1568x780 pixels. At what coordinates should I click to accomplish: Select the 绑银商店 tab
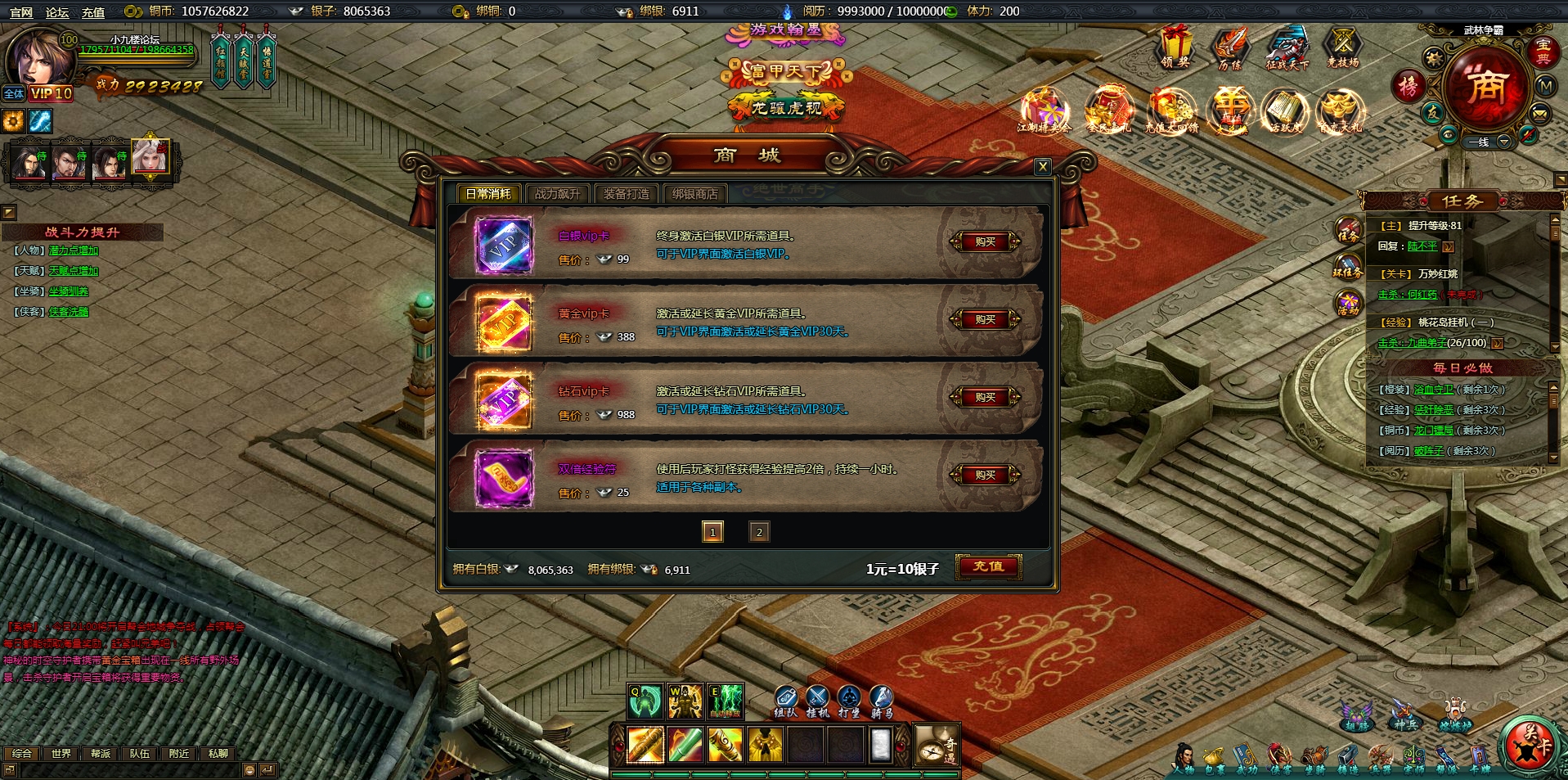[x=694, y=194]
